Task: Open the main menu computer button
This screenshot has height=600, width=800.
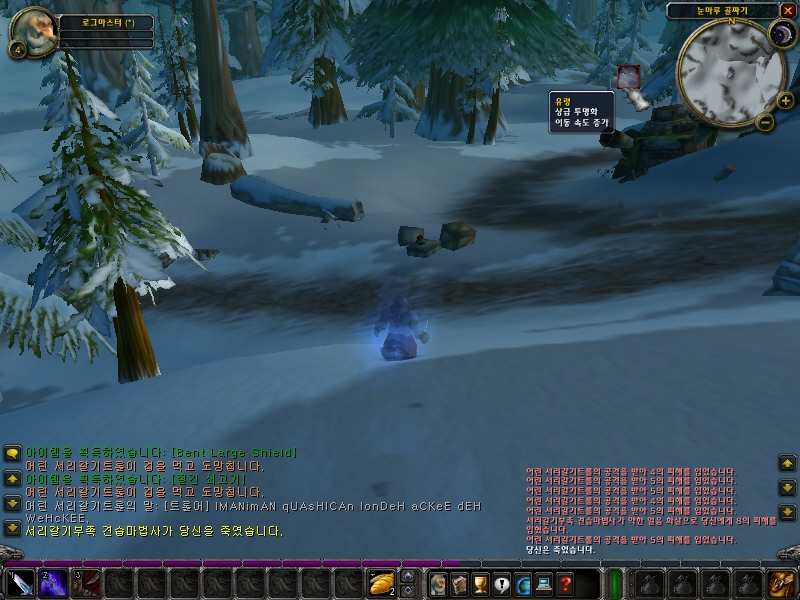Action: click(x=544, y=583)
